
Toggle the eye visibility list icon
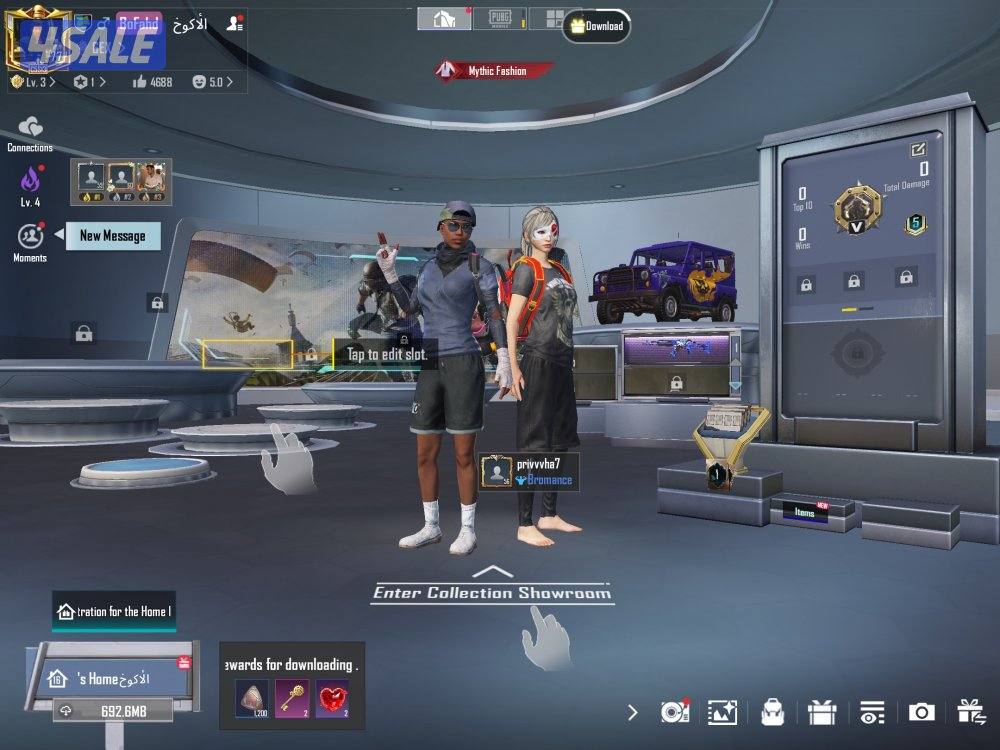[x=871, y=712]
